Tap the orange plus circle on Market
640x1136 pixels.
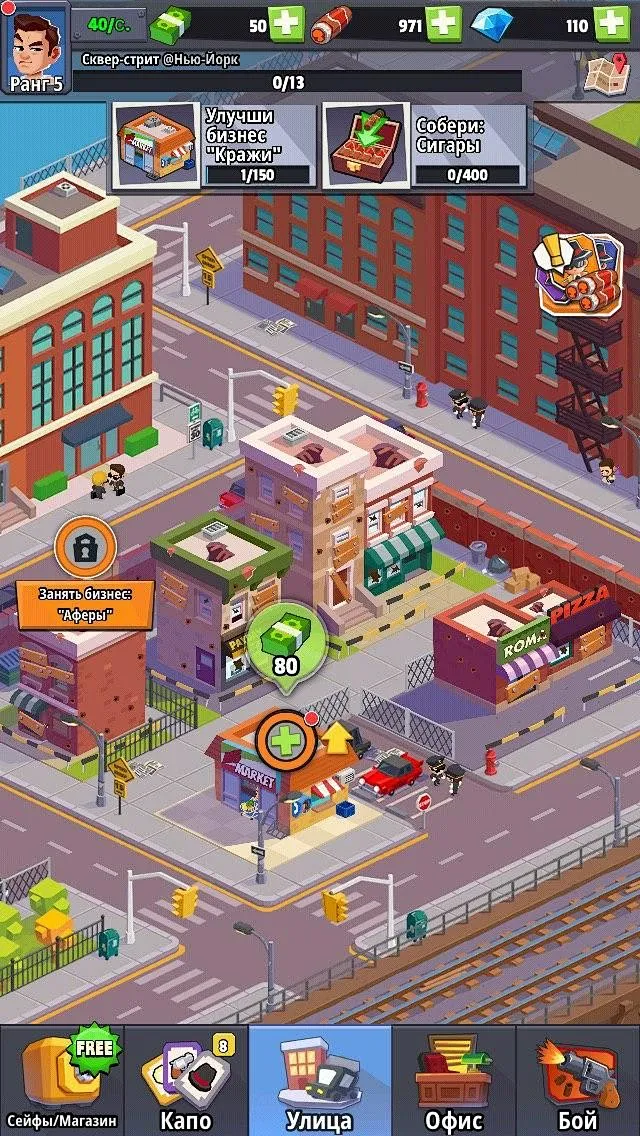click(x=286, y=741)
